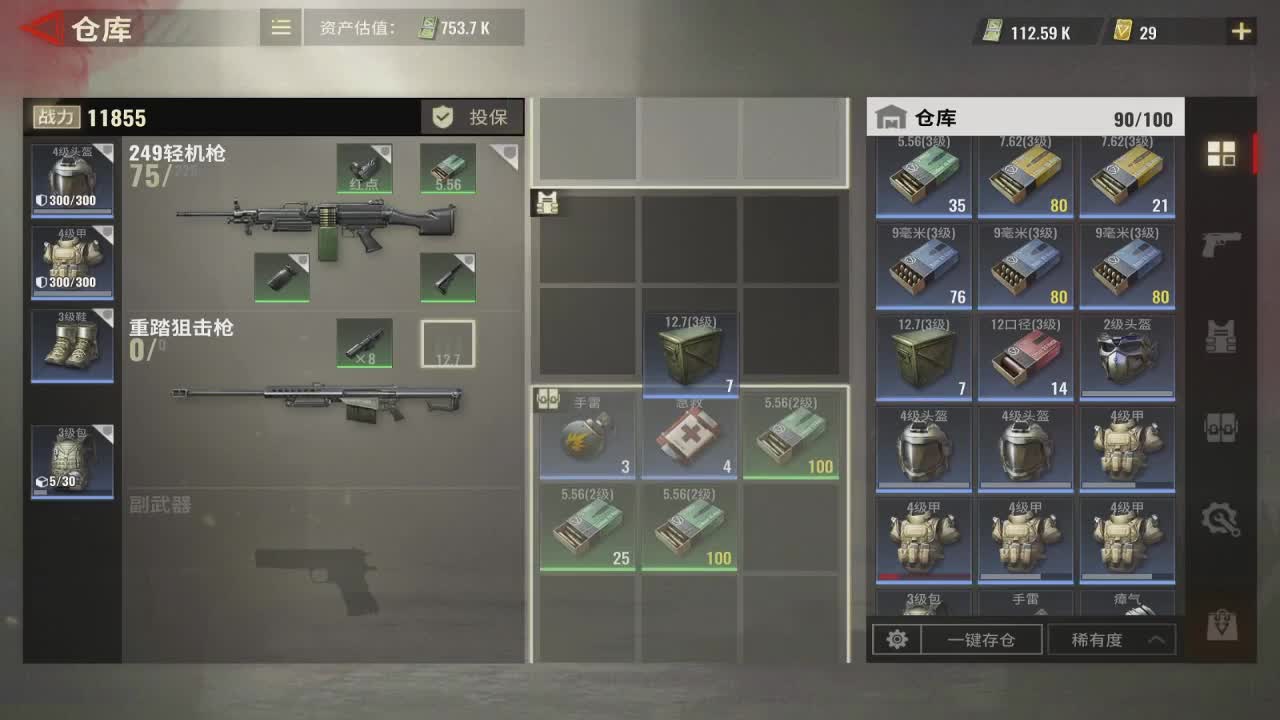The width and height of the screenshot is (1280, 720).
Task: Open the shopping bag icon at bottom right
Action: pyautogui.click(x=1221, y=620)
